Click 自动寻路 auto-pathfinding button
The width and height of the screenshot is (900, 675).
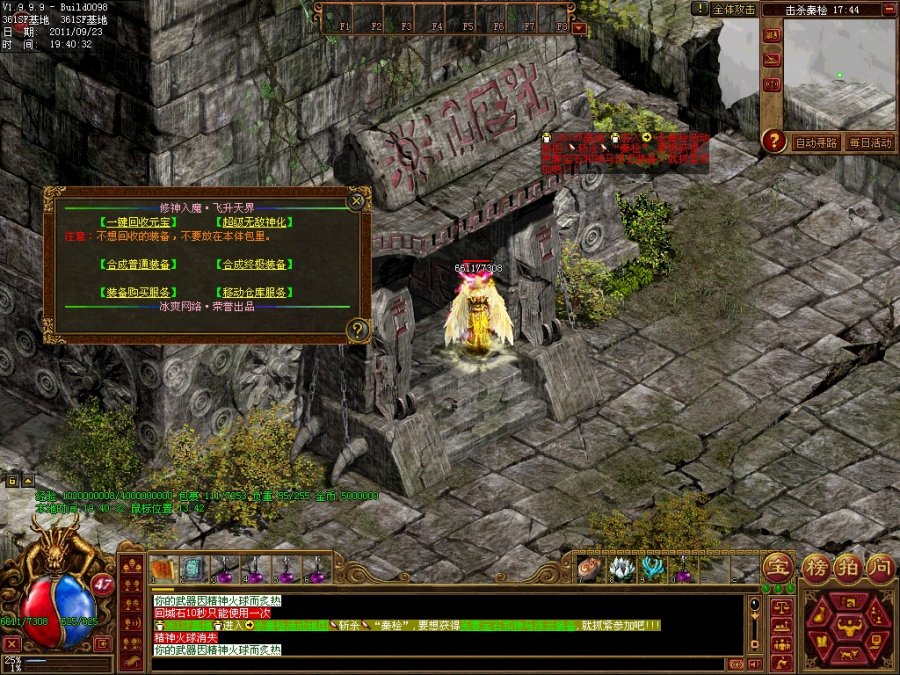(x=816, y=142)
